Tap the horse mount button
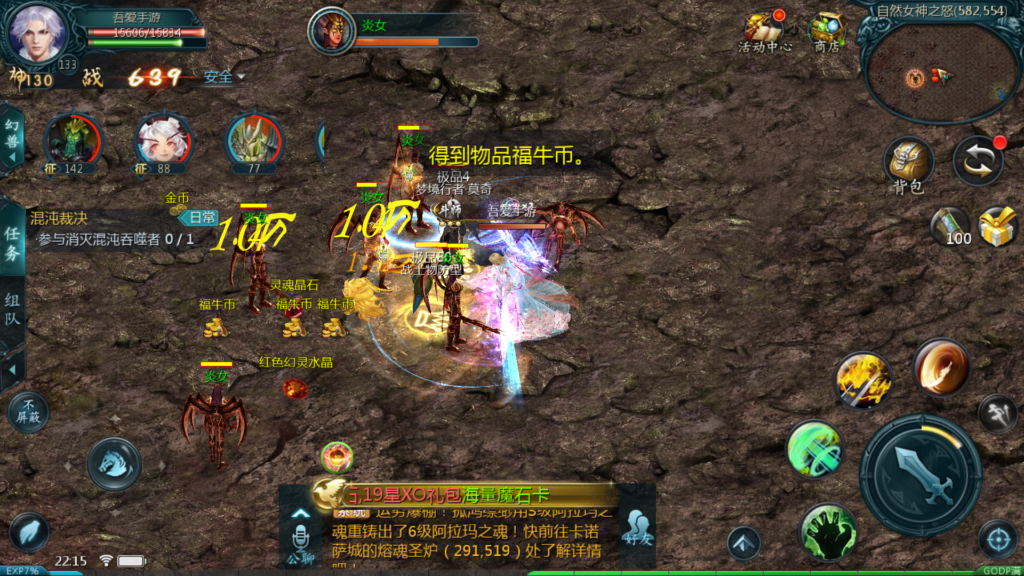This screenshot has height=576, width=1024. click(x=113, y=463)
